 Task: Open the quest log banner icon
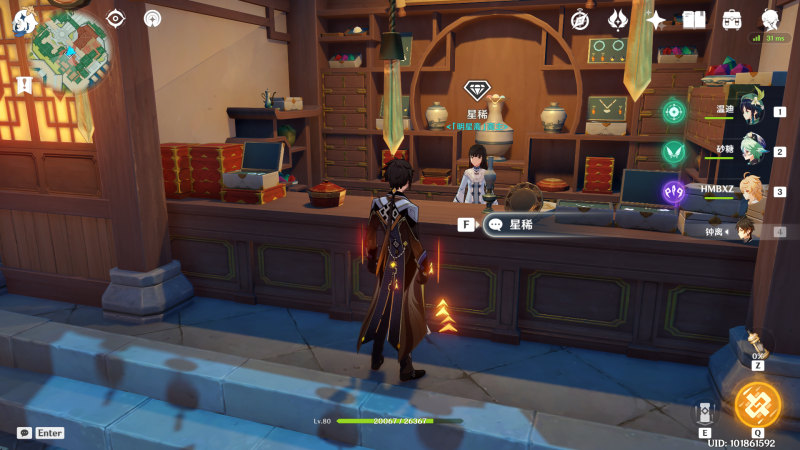(24, 85)
